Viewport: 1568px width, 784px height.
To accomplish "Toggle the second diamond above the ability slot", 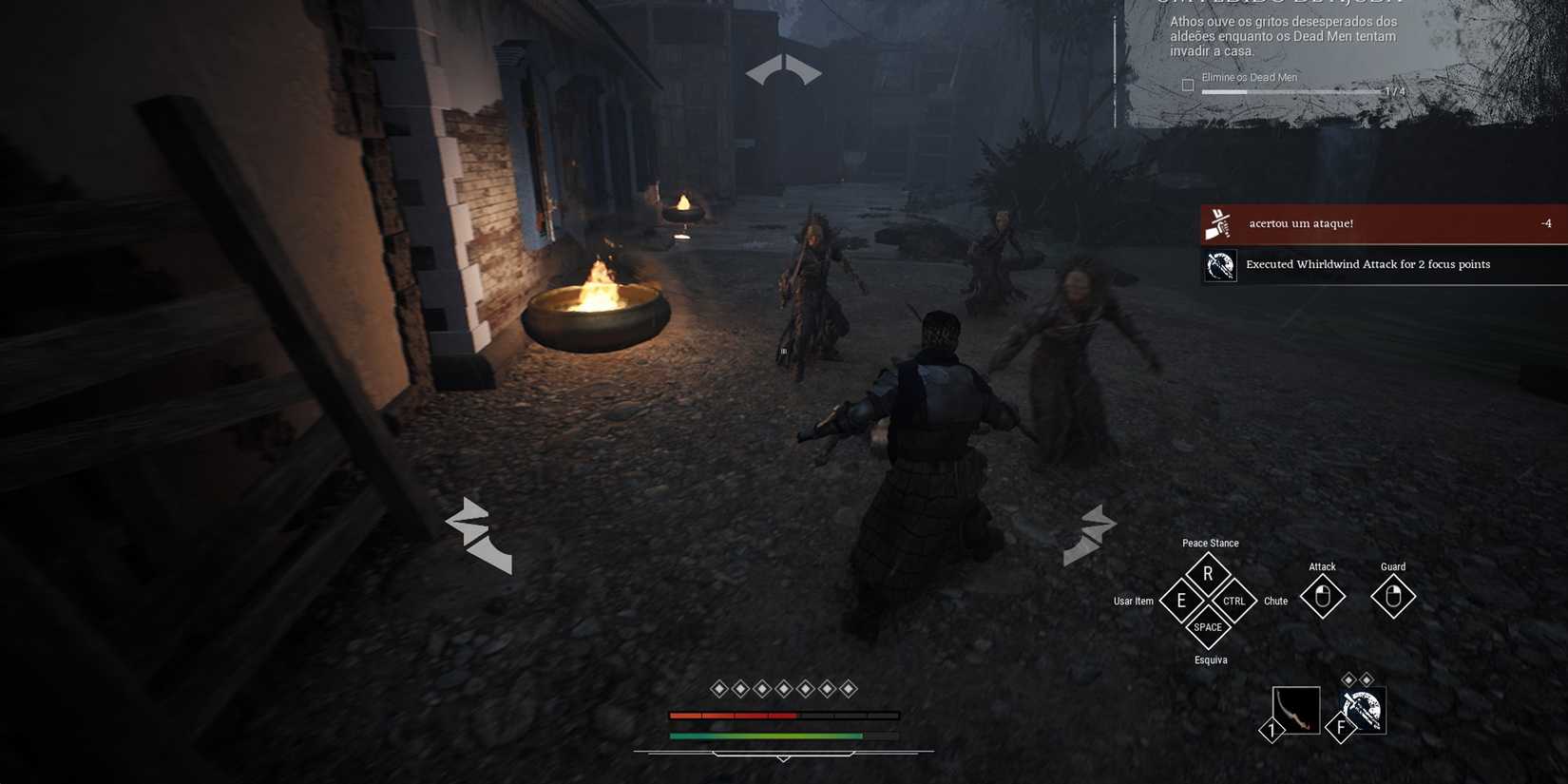I will click(x=1367, y=678).
